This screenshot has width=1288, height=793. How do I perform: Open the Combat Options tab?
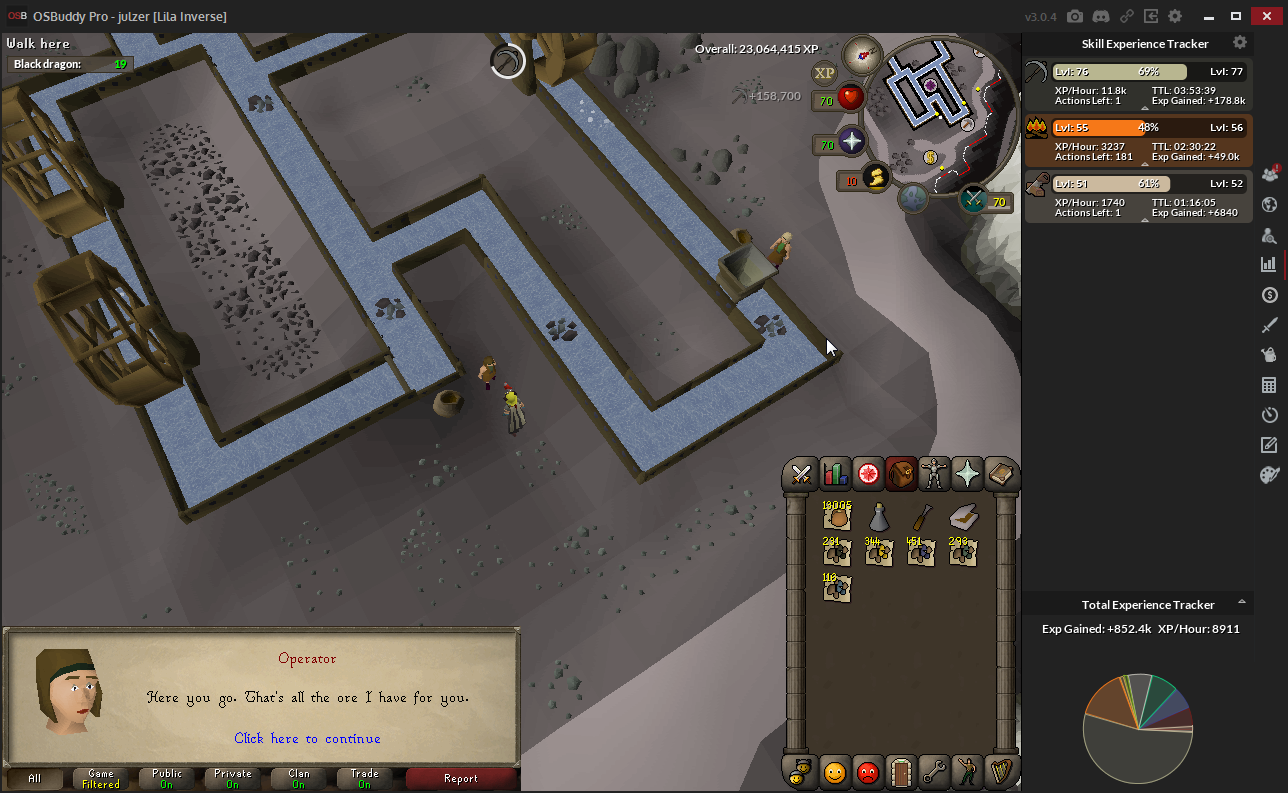pyautogui.click(x=801, y=474)
